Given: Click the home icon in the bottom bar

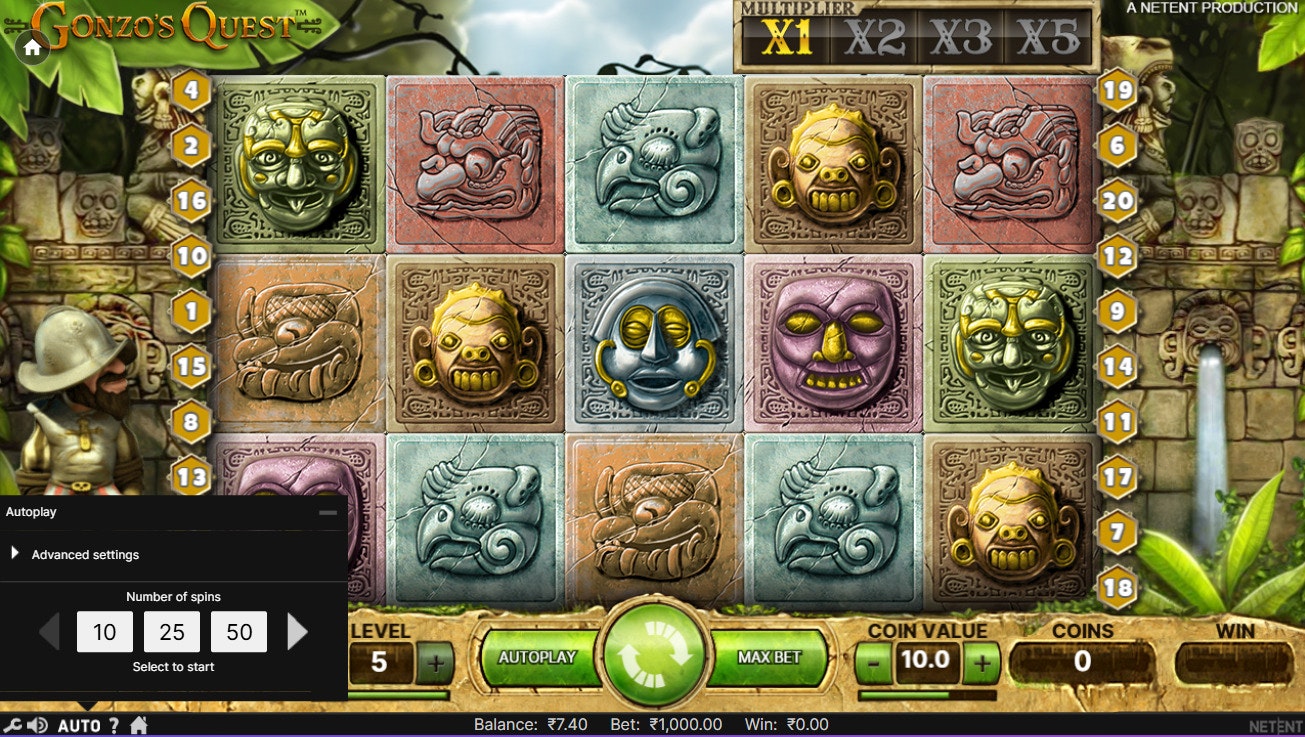Looking at the screenshot, I should click(139, 725).
